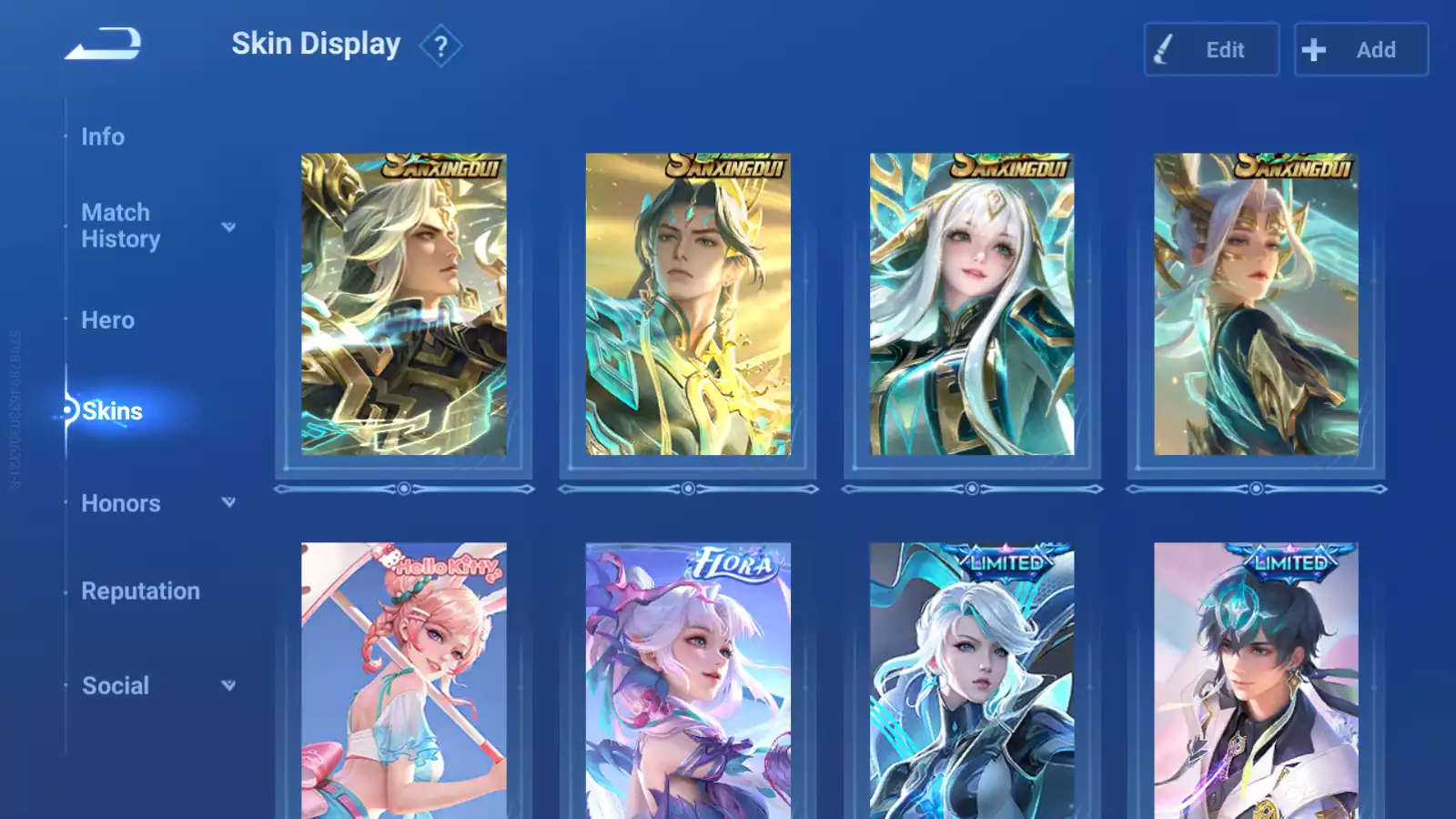Switch to the Hero tab

pyautogui.click(x=107, y=320)
